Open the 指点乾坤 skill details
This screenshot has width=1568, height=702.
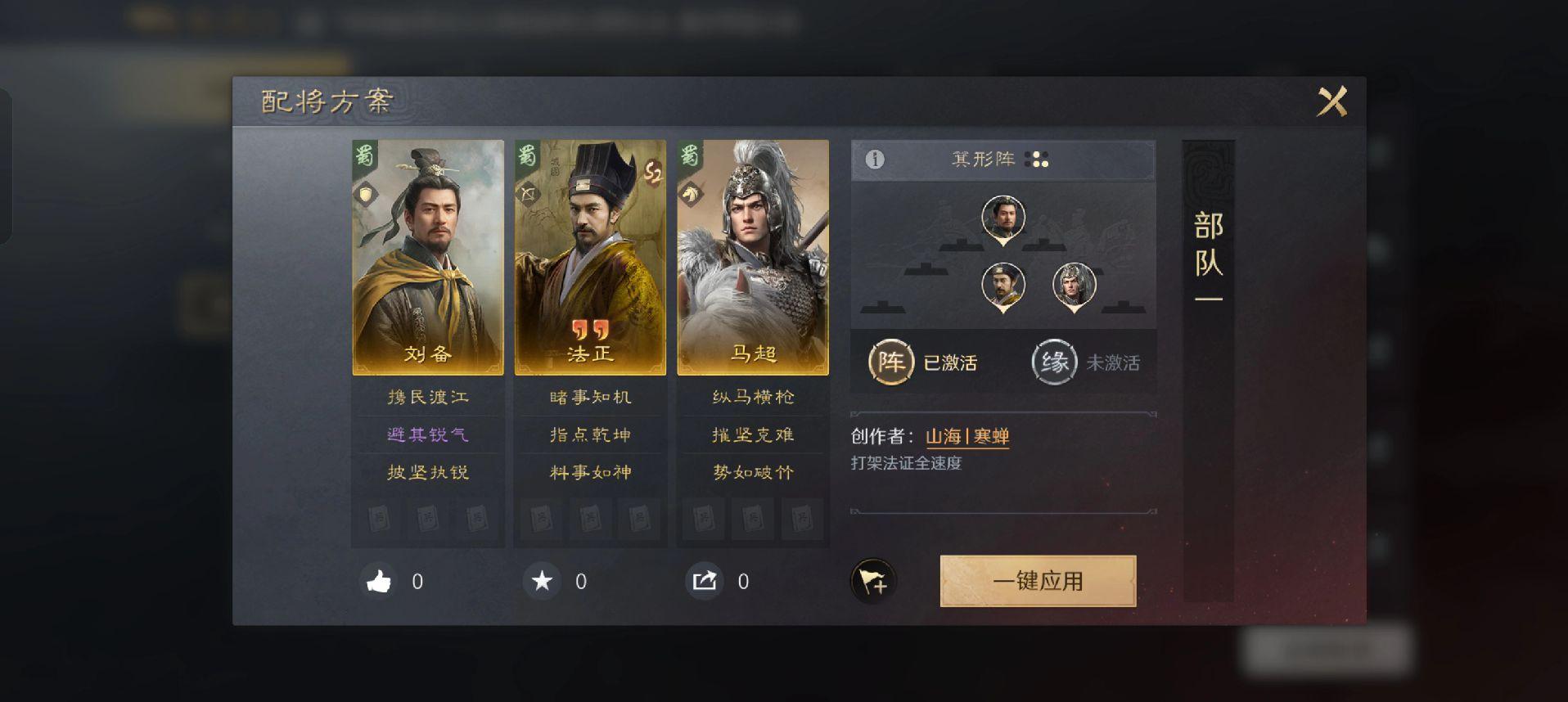(590, 434)
